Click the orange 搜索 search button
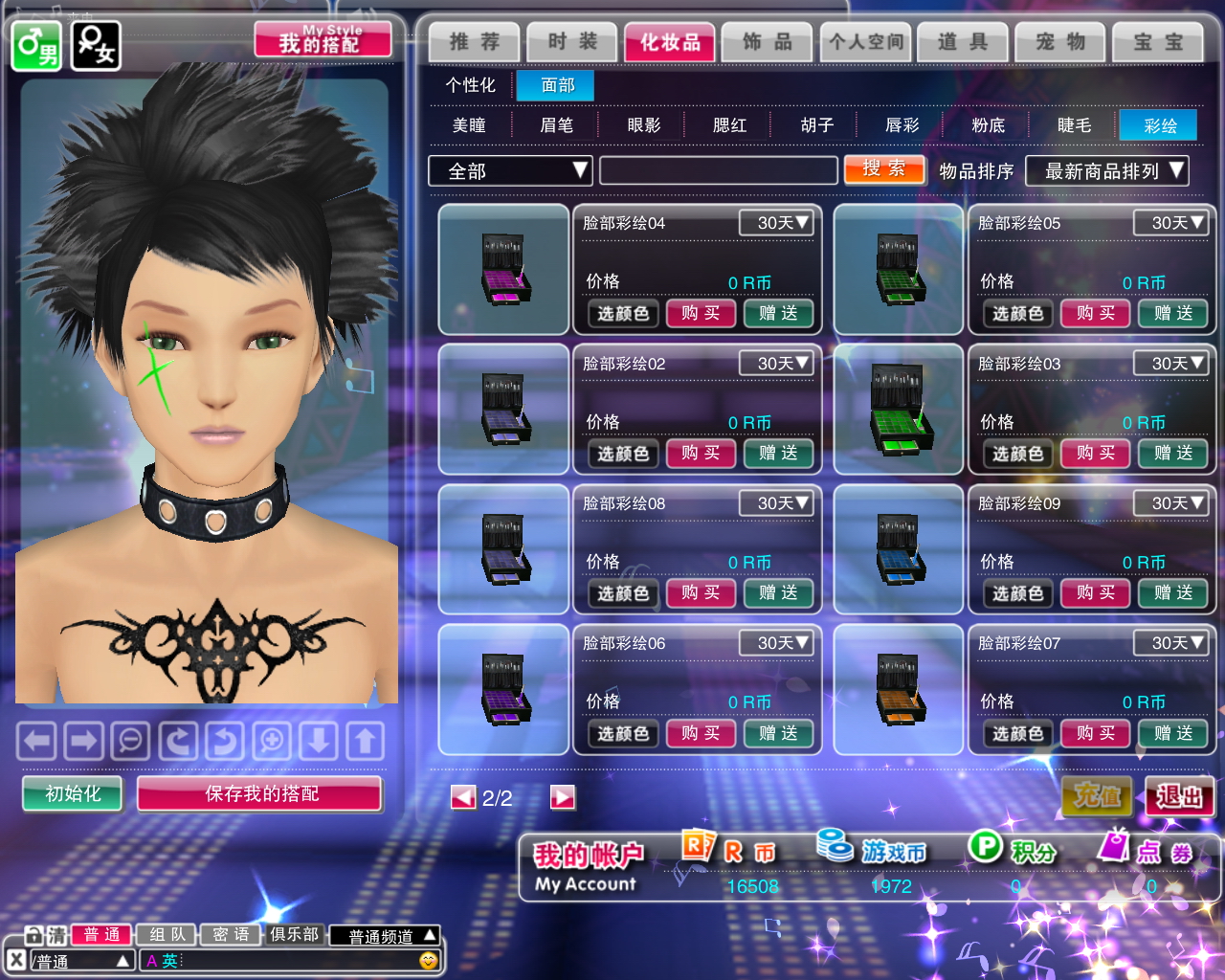 (x=883, y=169)
